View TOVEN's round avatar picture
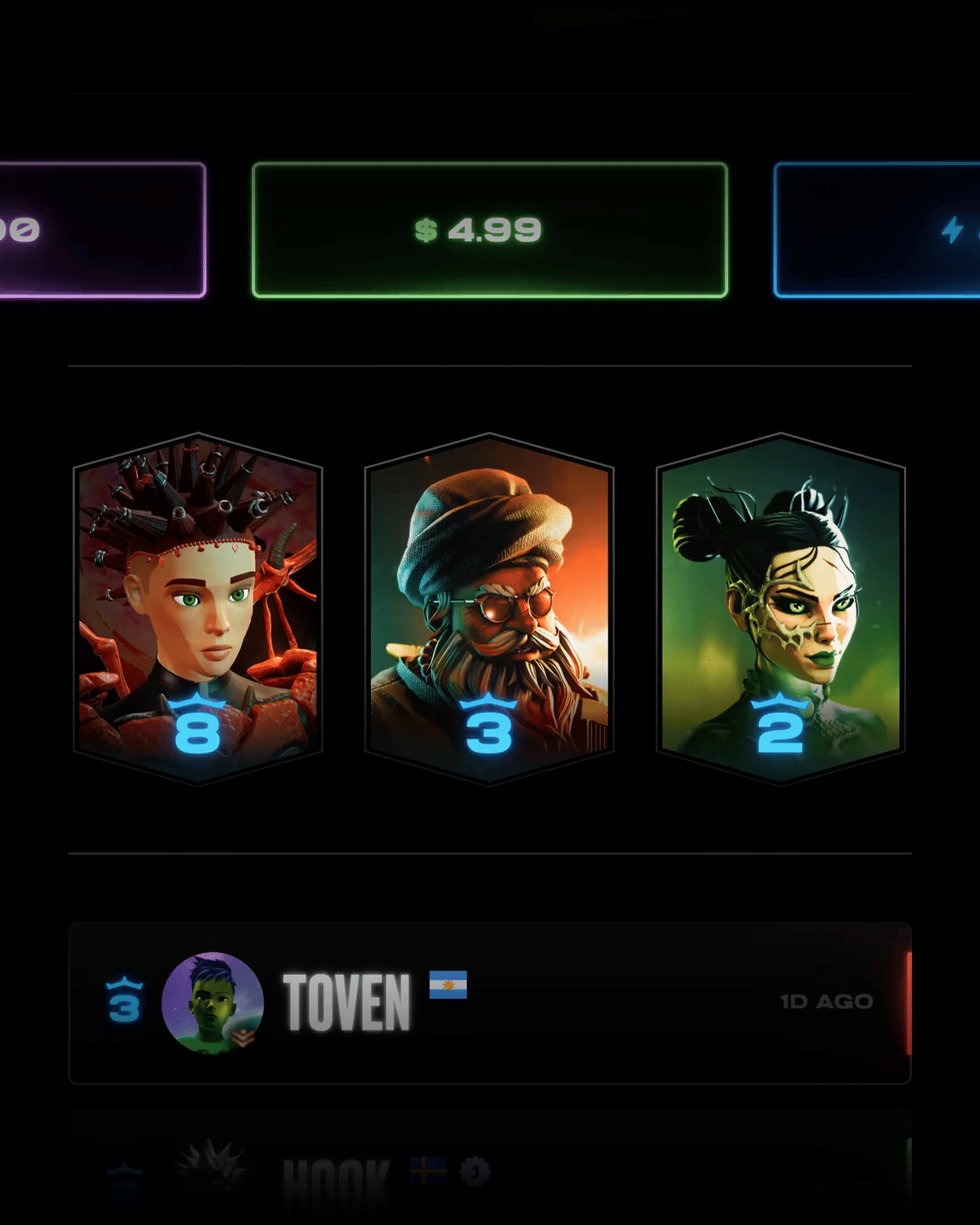980x1225 pixels. tap(213, 1002)
